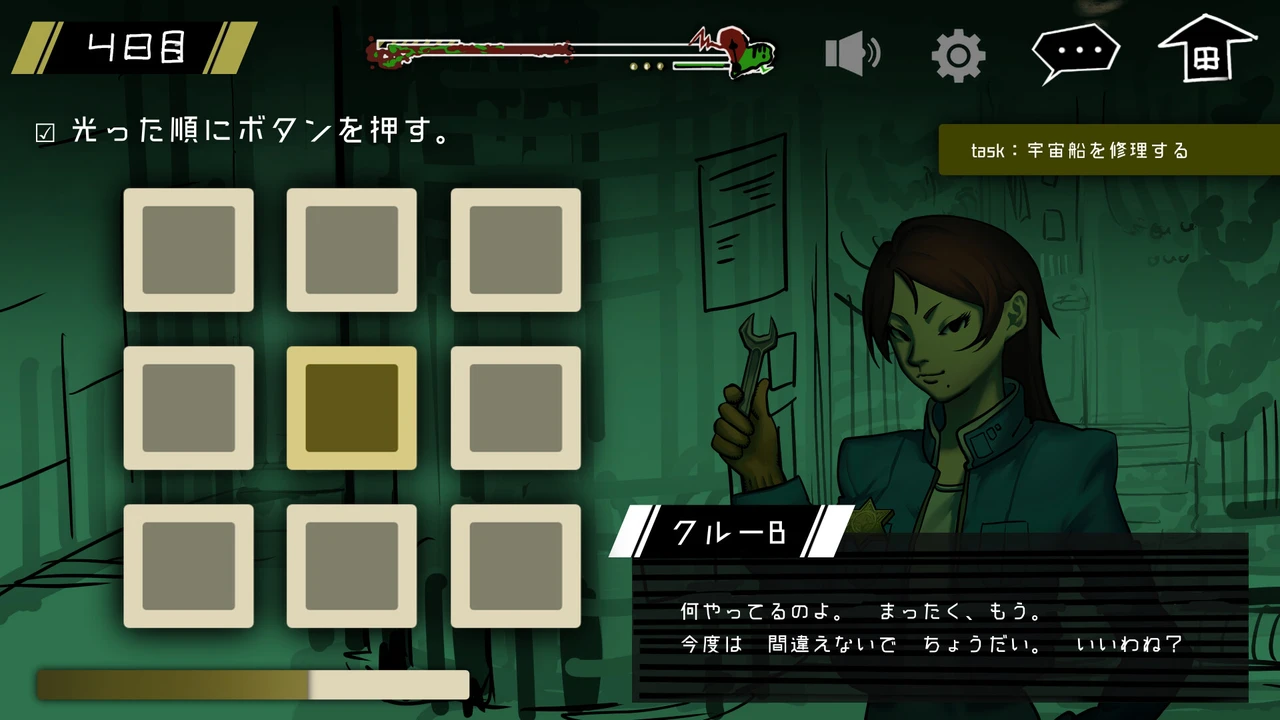The height and width of the screenshot is (720, 1280).
Task: Advance the クルーB dialogue box
Action: pos(940,626)
